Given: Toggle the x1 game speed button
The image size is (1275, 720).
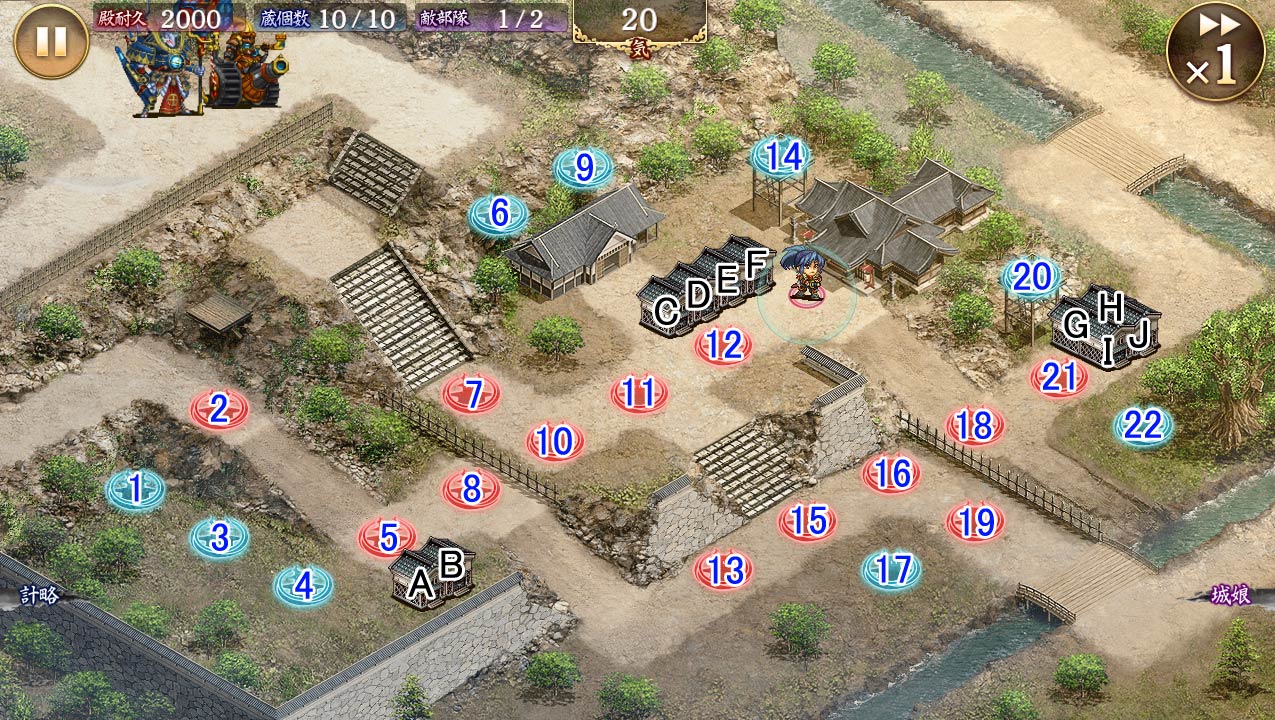Looking at the screenshot, I should pos(1215,53).
